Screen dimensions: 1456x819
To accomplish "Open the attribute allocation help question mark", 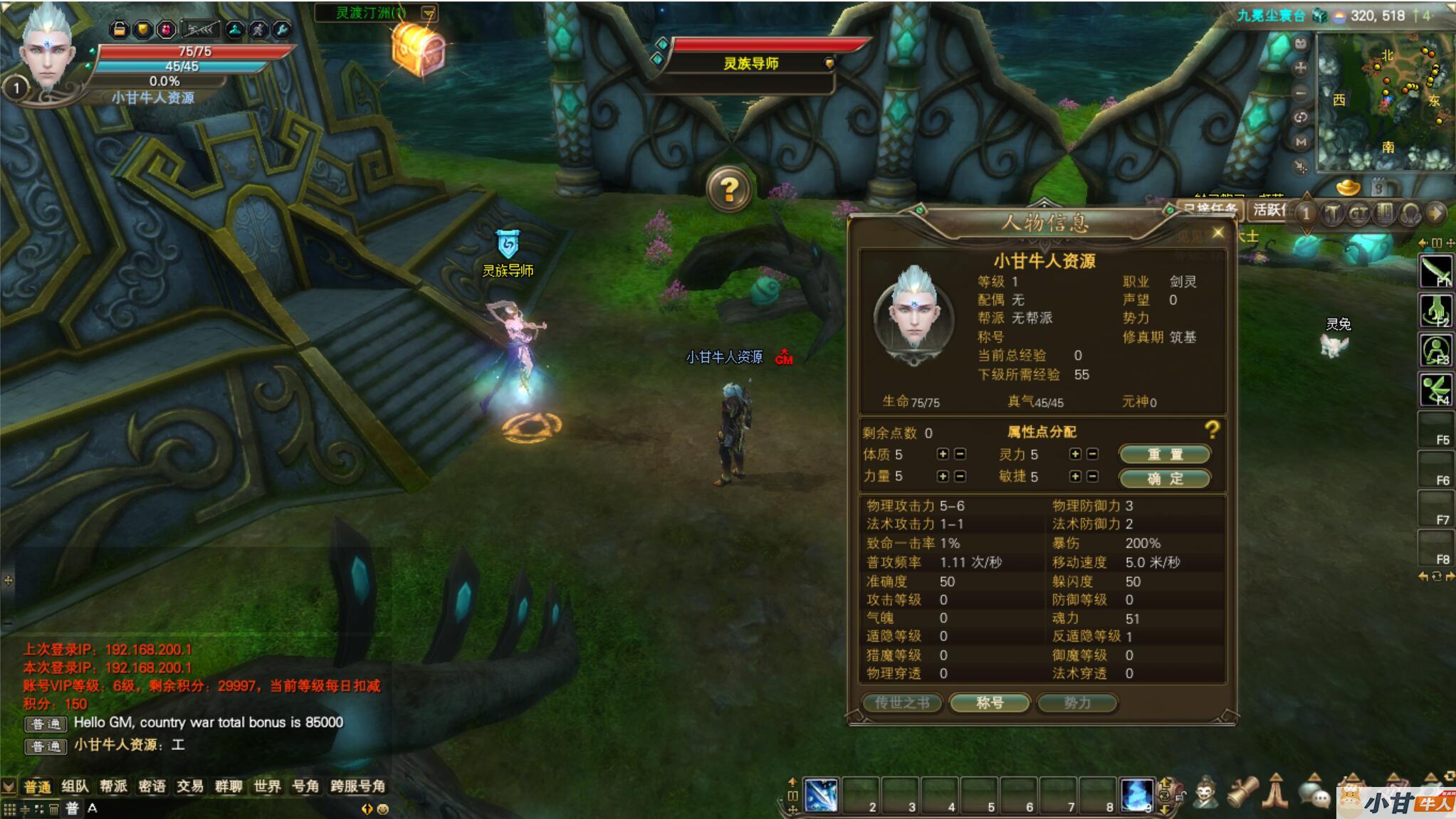I will pyautogui.click(x=1212, y=429).
